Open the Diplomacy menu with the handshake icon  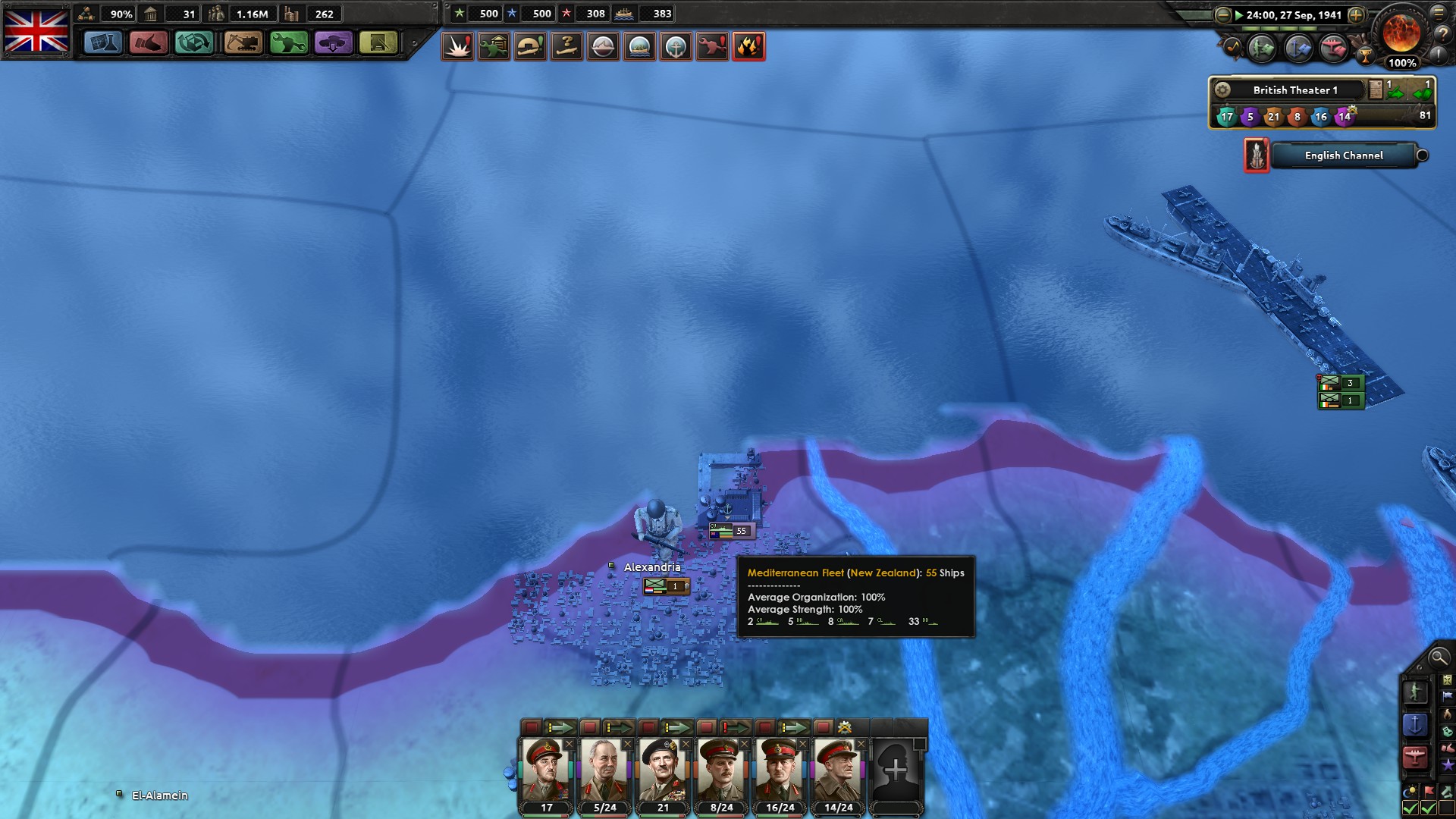pos(149,44)
